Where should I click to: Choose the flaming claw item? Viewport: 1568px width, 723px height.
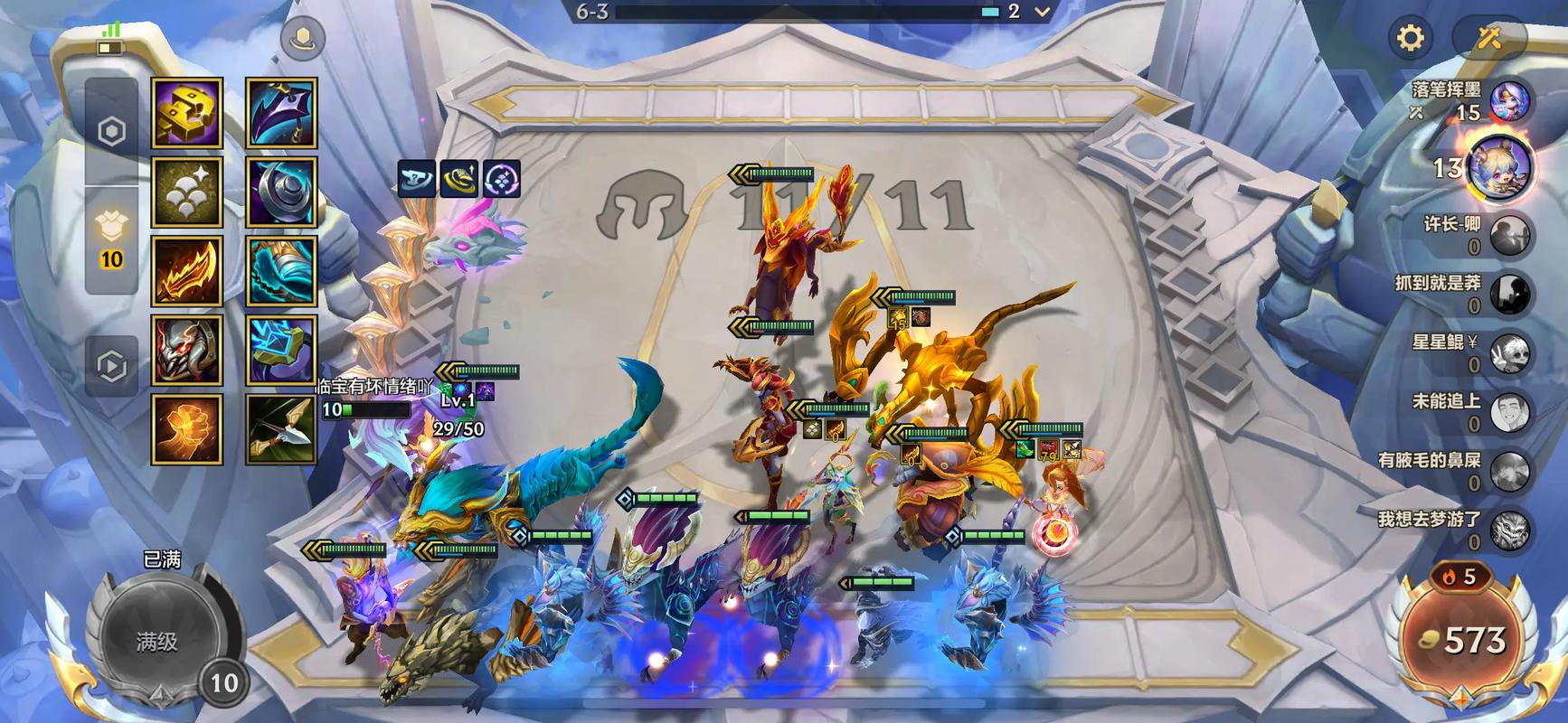pyautogui.click(x=186, y=271)
